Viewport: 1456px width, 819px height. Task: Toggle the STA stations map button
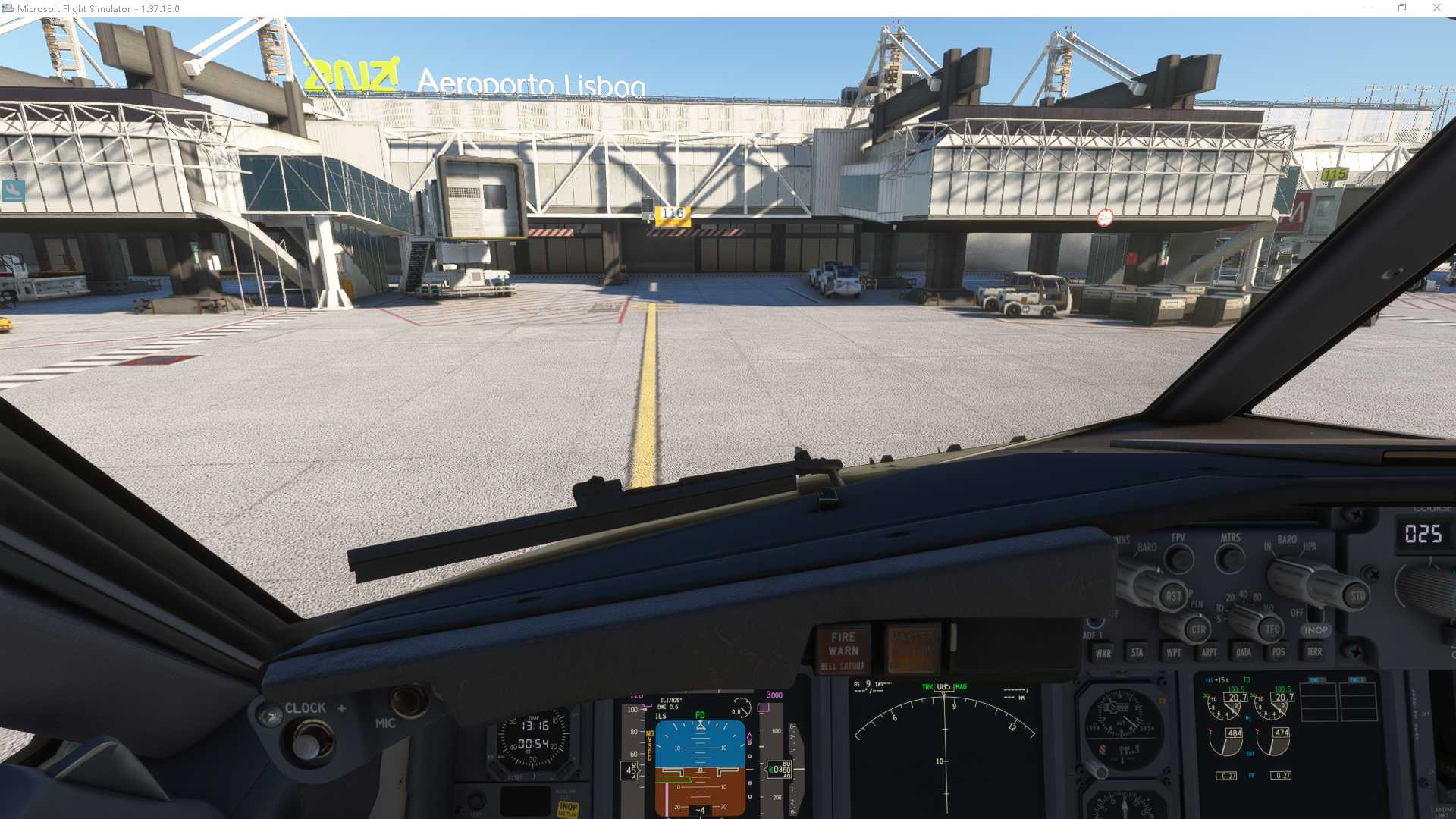[1137, 652]
